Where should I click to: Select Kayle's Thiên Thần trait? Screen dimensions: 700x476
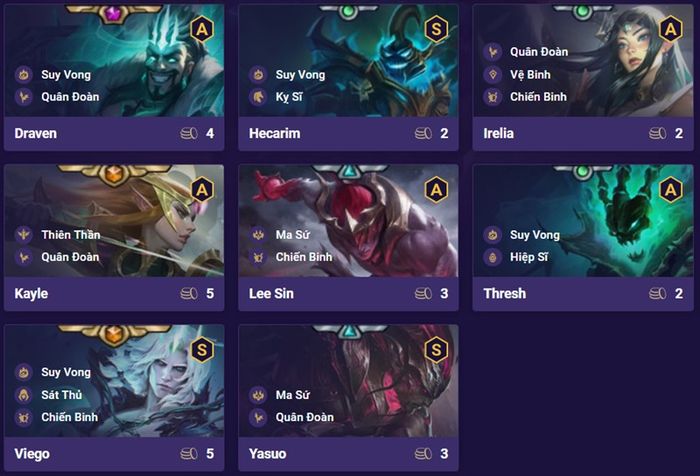coord(70,235)
